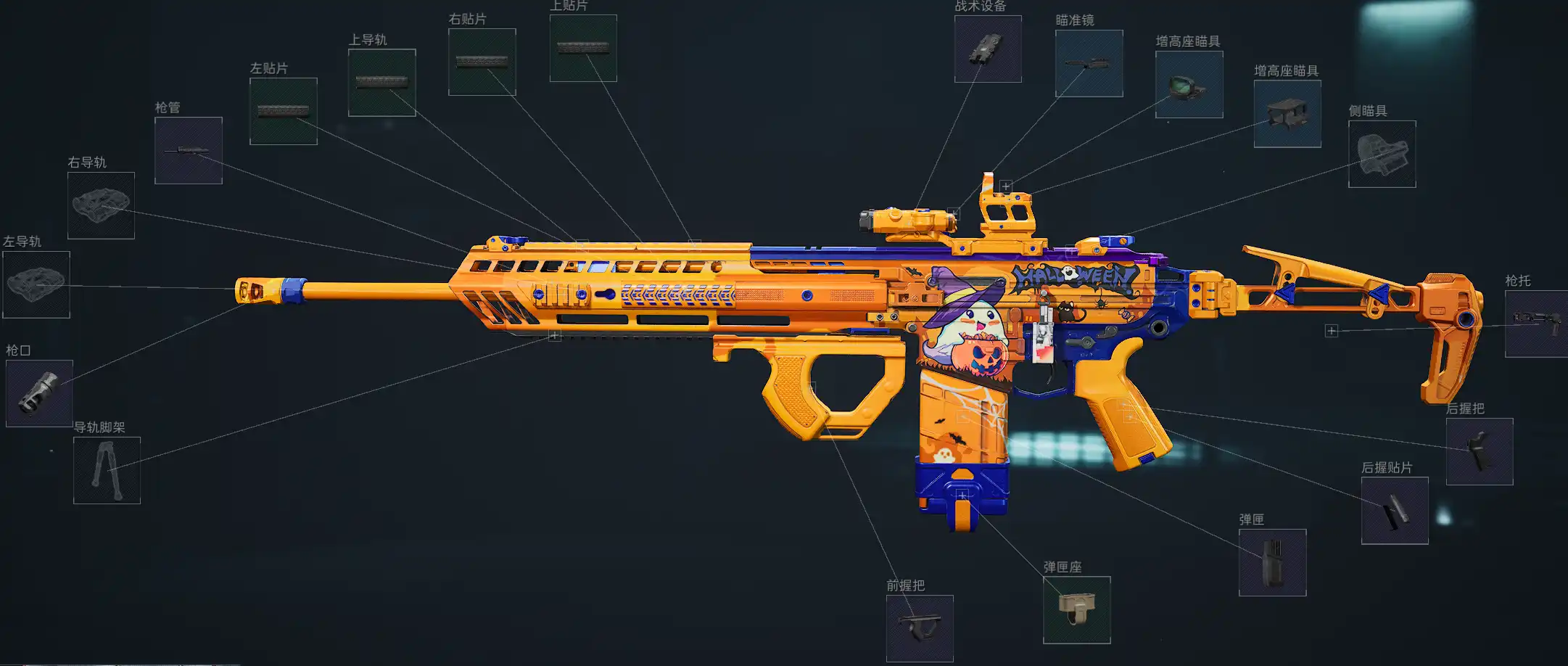Screen dimensions: 1568x666
Task: Open the 枪托 stock slot
Action: coord(1536,324)
